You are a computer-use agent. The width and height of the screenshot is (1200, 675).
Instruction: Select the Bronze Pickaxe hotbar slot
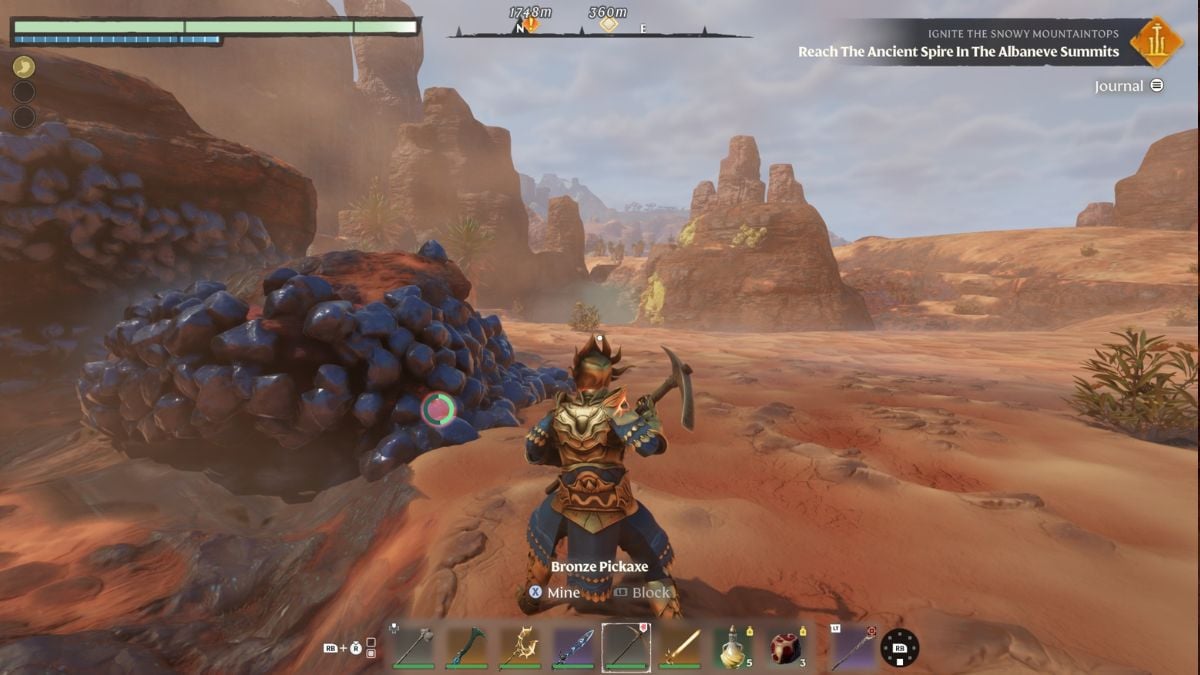point(626,647)
